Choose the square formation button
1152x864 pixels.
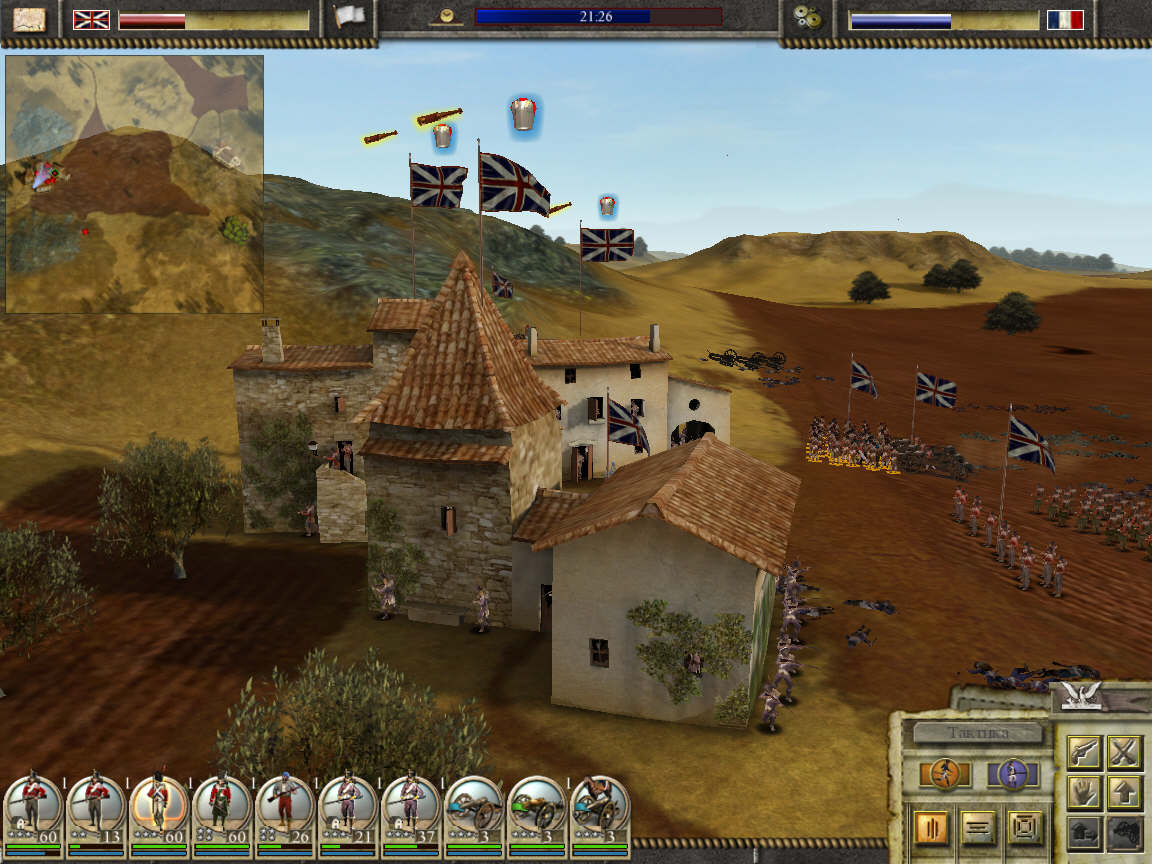click(x=1026, y=828)
